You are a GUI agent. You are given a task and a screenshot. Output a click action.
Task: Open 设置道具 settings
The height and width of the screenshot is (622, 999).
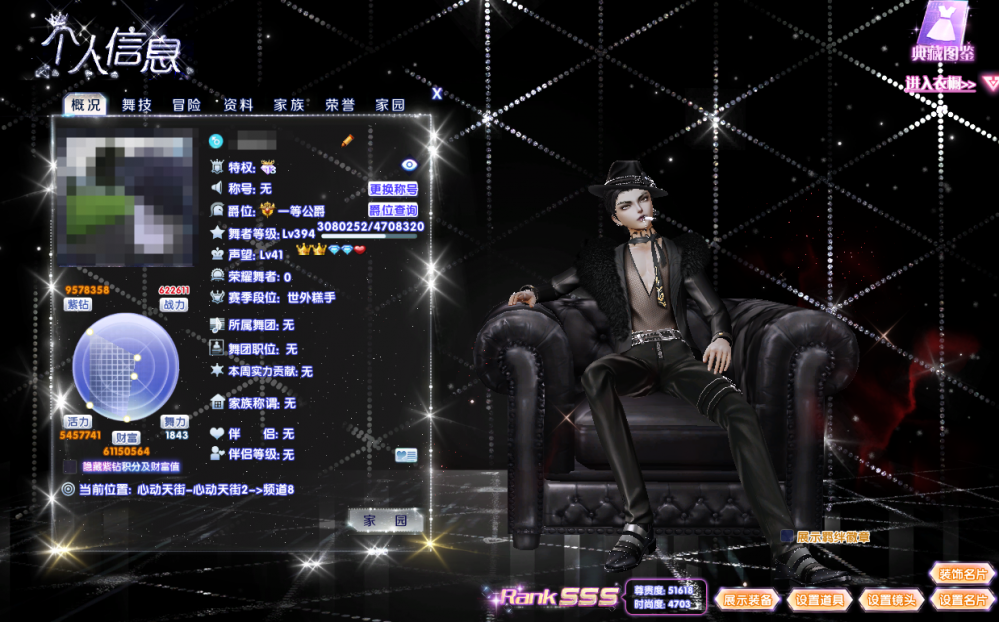click(820, 600)
